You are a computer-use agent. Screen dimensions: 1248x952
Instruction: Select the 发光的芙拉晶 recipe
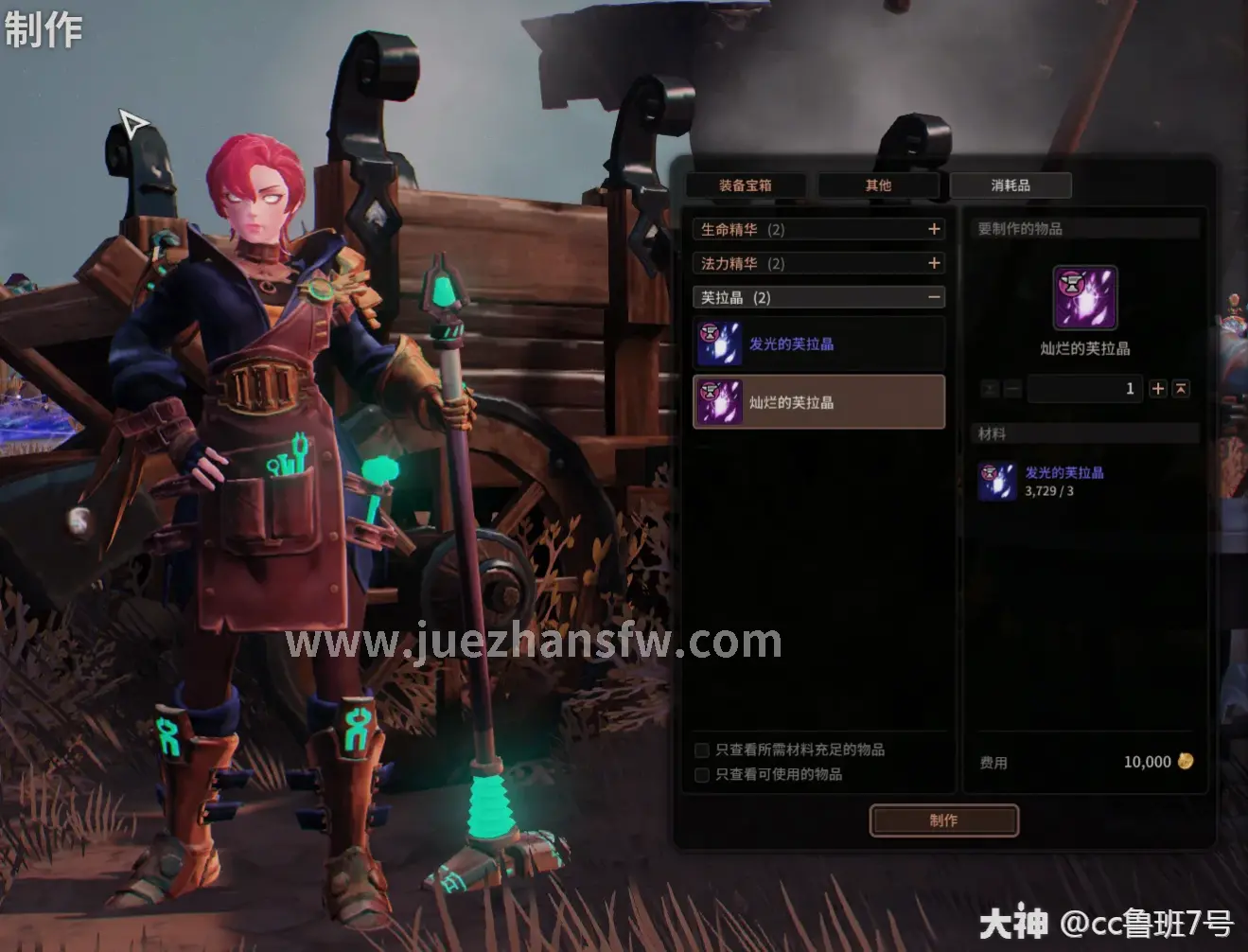pos(819,344)
